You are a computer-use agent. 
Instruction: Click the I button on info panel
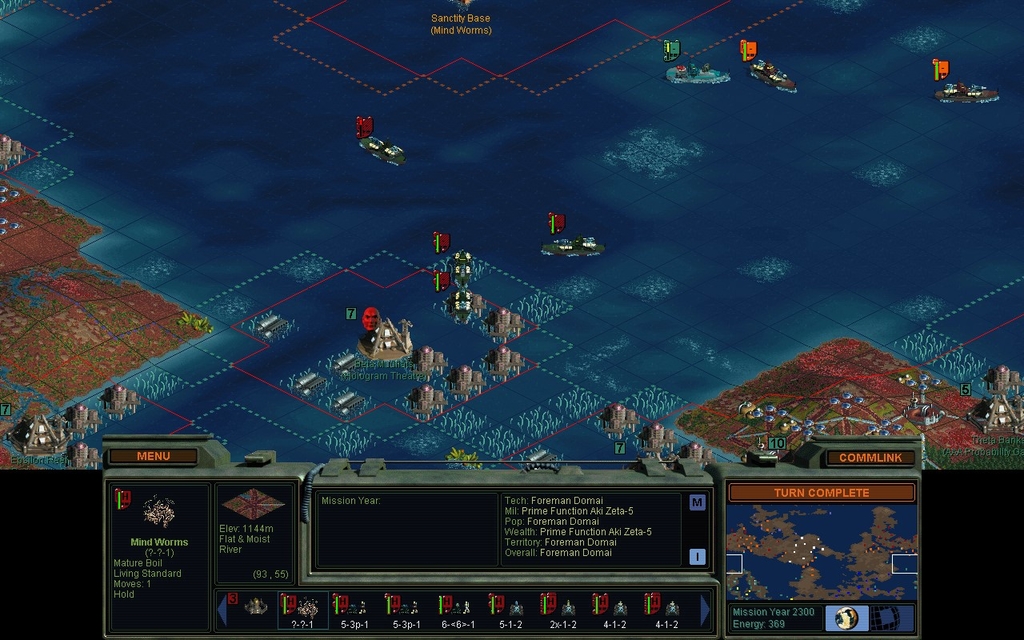tap(697, 557)
